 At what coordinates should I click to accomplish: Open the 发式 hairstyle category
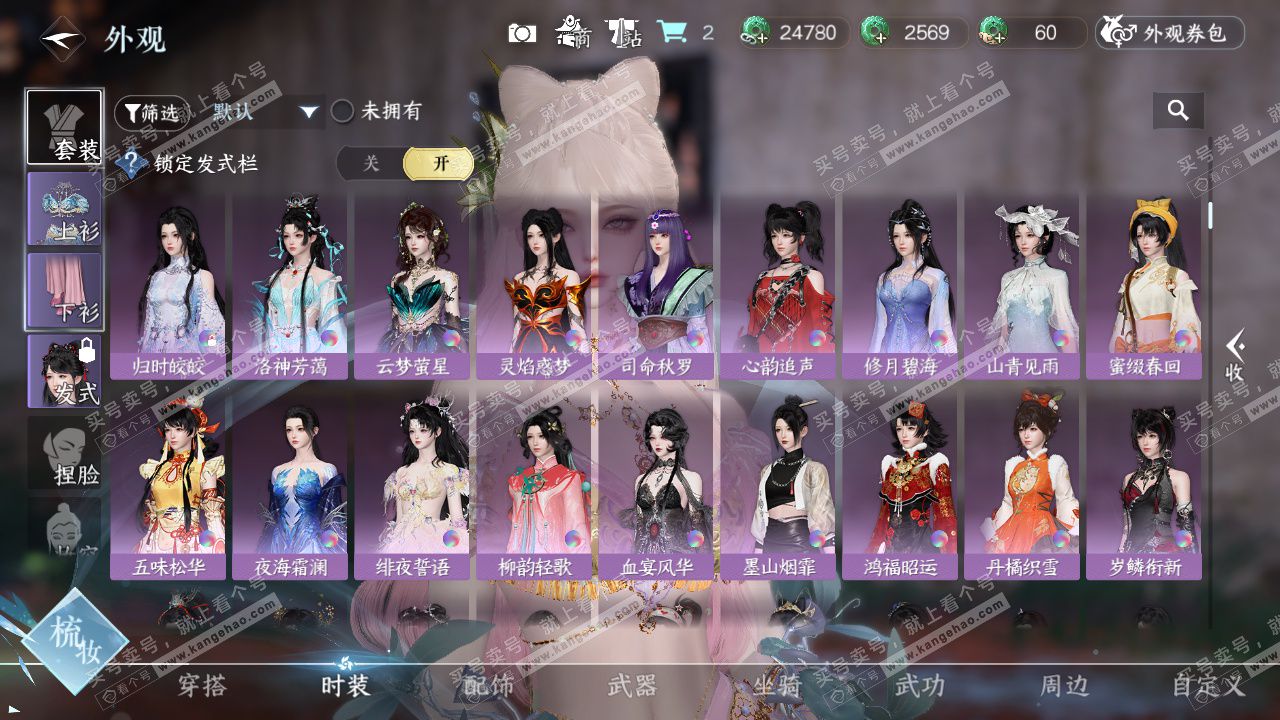65,371
